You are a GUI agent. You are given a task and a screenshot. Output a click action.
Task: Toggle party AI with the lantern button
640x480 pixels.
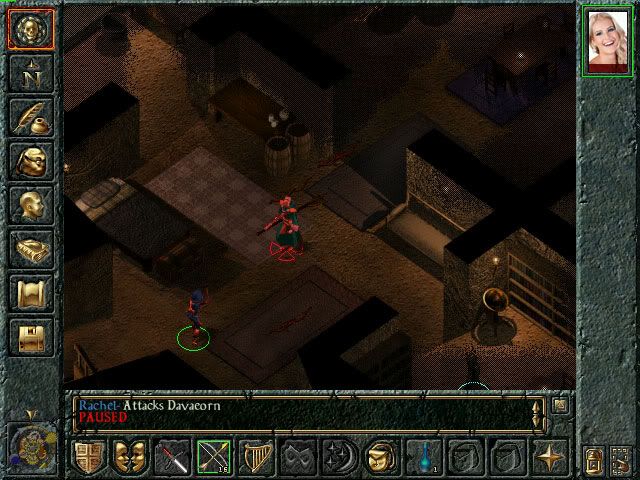pyautogui.click(x=596, y=459)
